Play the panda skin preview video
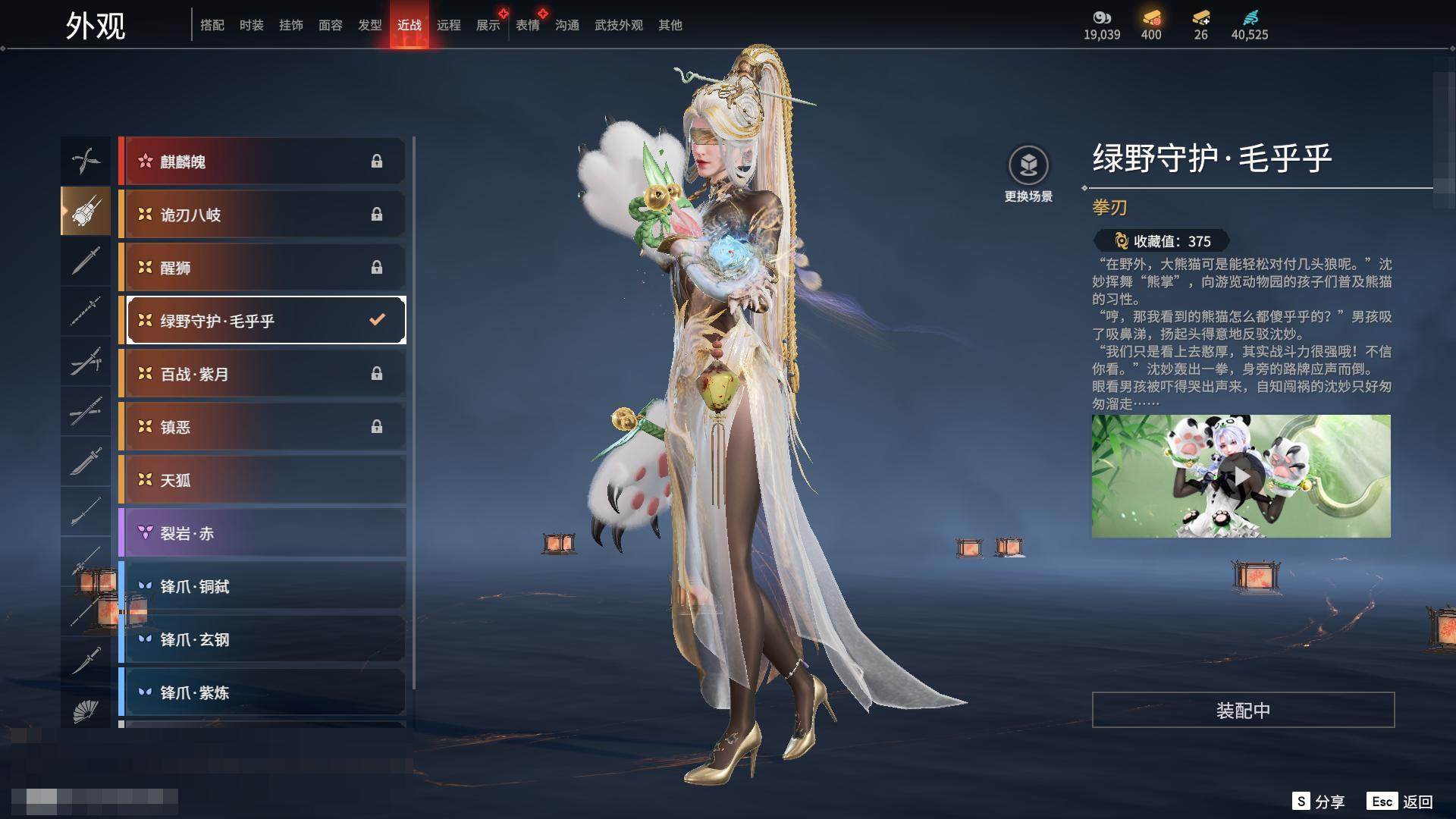 (x=1241, y=476)
